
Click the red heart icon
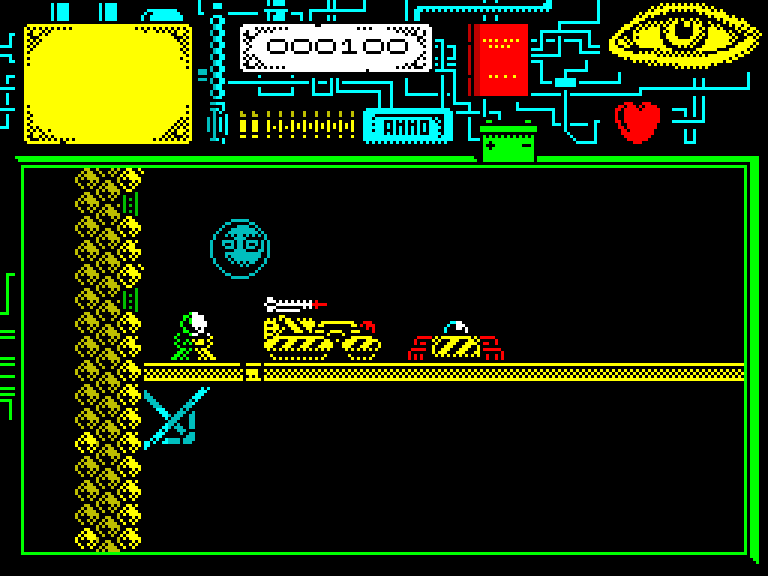click(x=638, y=122)
